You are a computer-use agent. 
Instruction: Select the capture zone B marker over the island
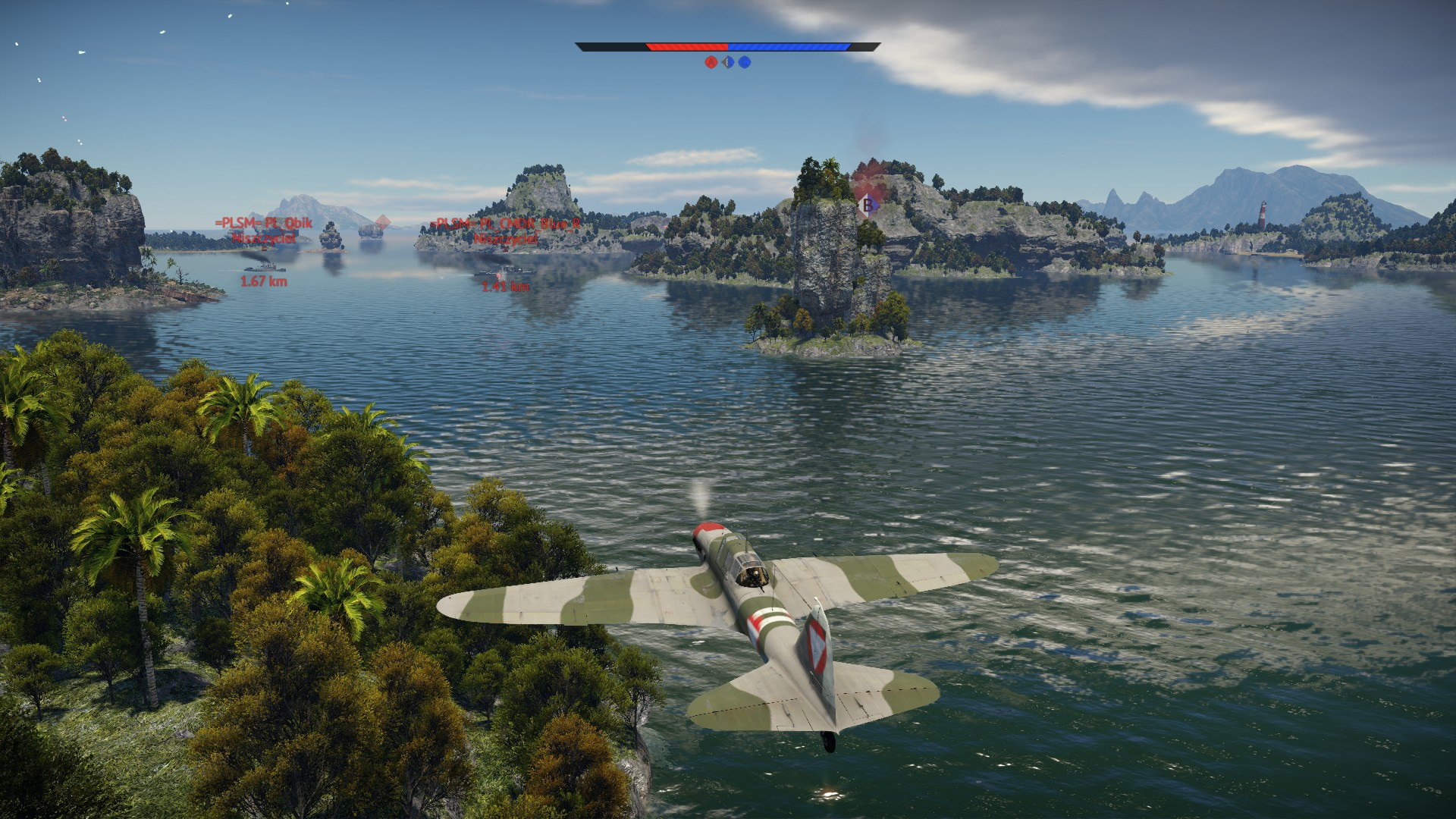click(867, 203)
